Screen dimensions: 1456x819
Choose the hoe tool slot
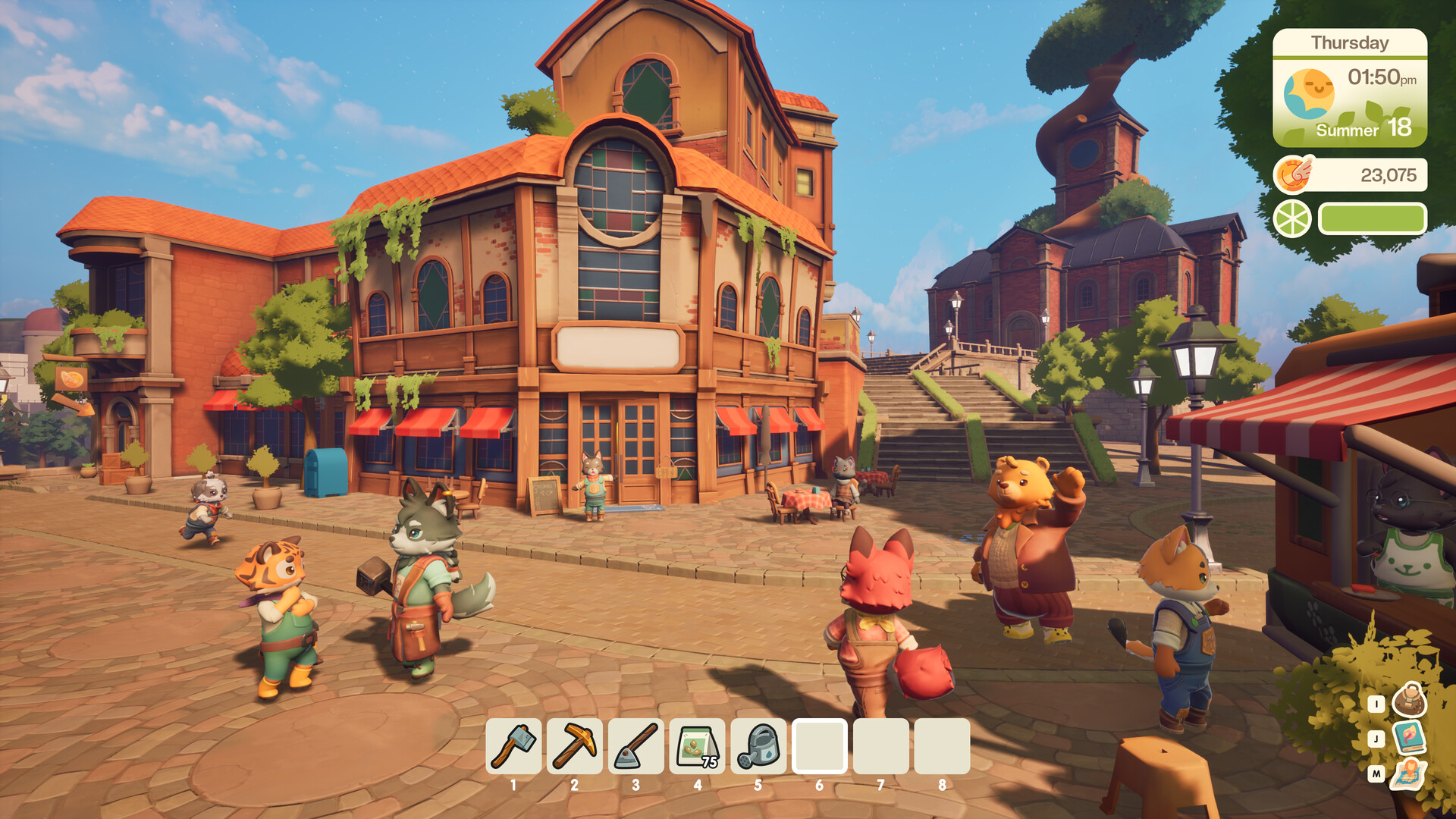click(635, 746)
